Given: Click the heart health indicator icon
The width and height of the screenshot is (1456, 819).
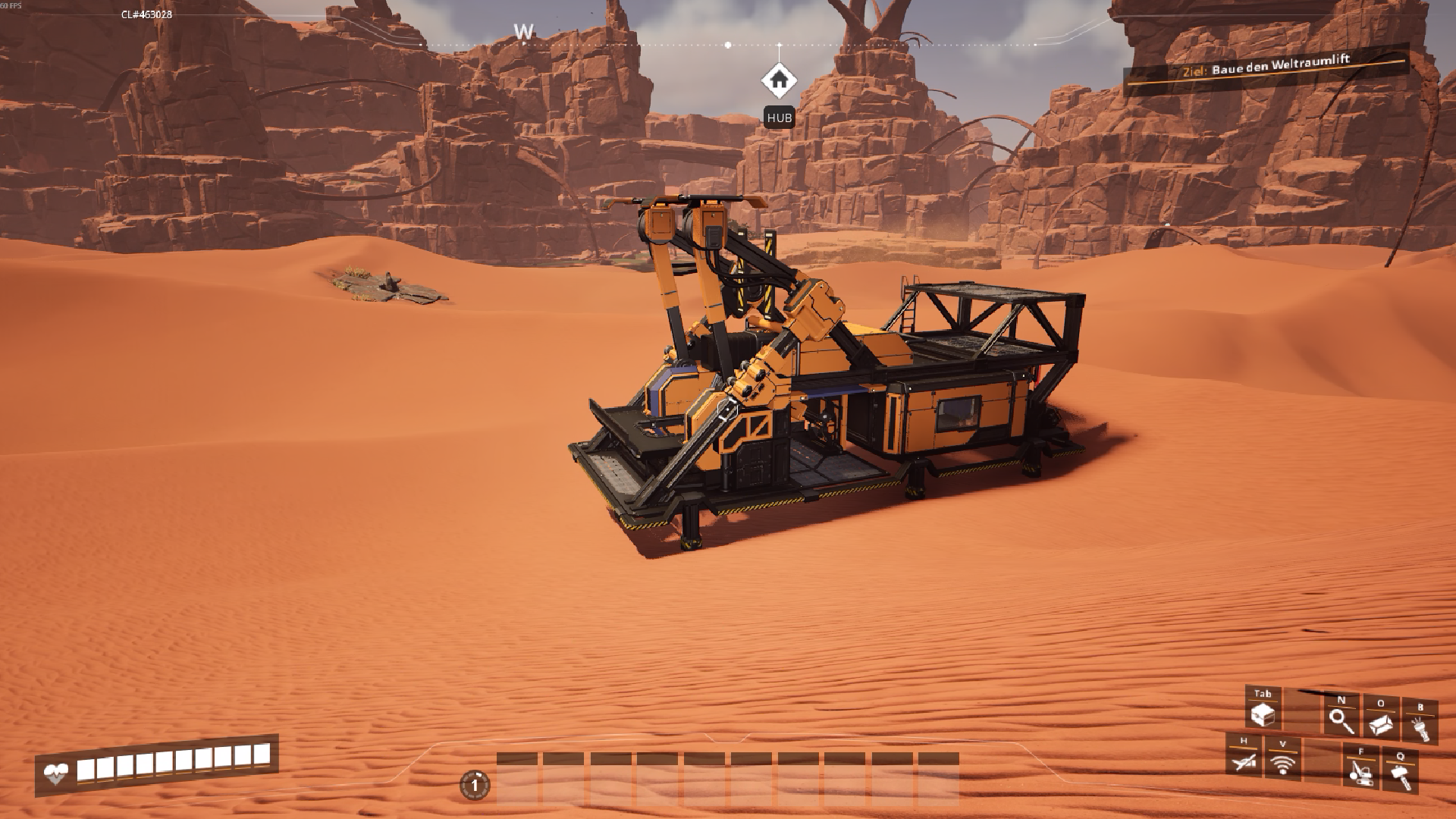Looking at the screenshot, I should coord(56,773).
